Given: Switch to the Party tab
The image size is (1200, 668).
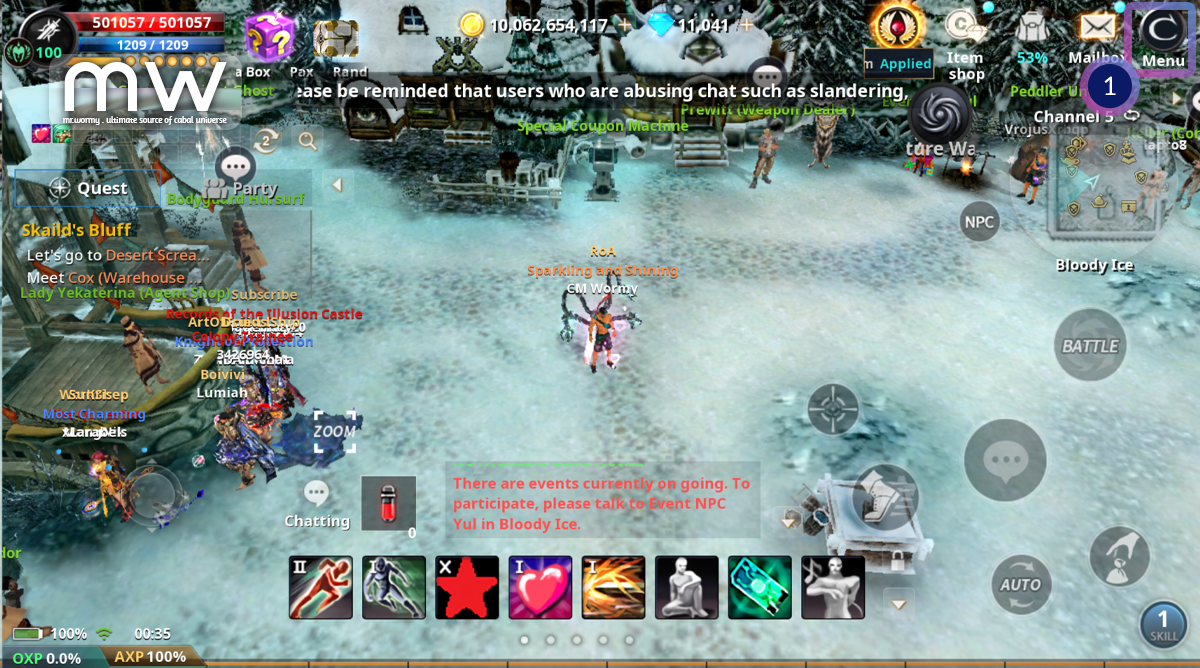Looking at the screenshot, I should [242, 188].
